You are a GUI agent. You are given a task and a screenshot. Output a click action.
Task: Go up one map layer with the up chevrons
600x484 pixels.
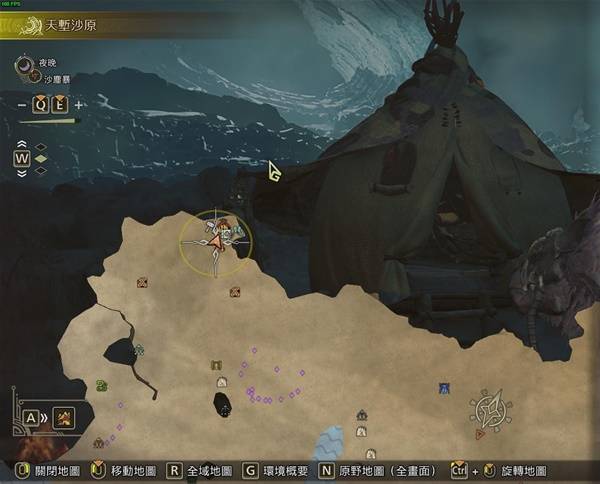[x=21, y=145]
